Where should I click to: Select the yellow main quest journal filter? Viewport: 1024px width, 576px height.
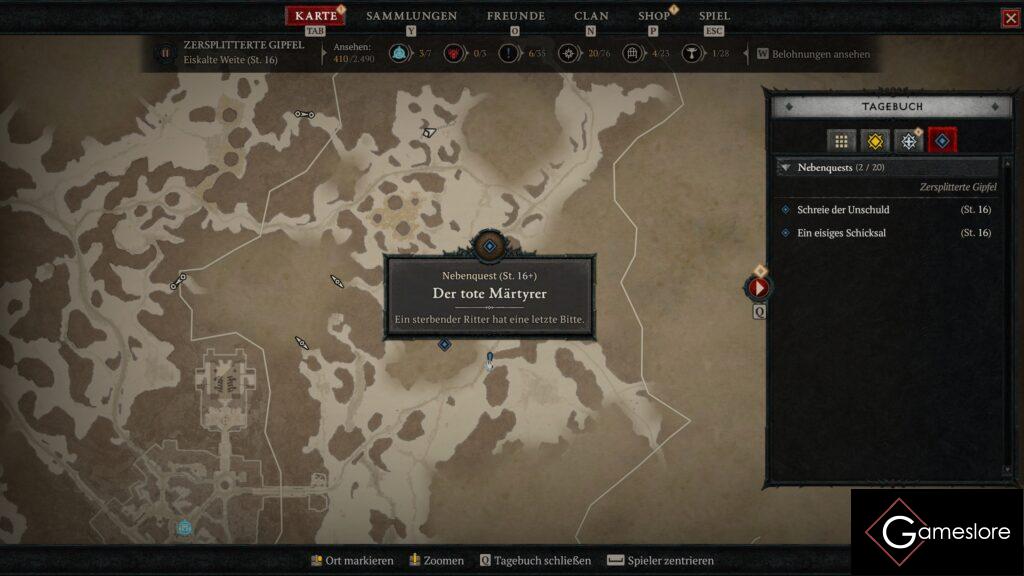click(x=876, y=141)
